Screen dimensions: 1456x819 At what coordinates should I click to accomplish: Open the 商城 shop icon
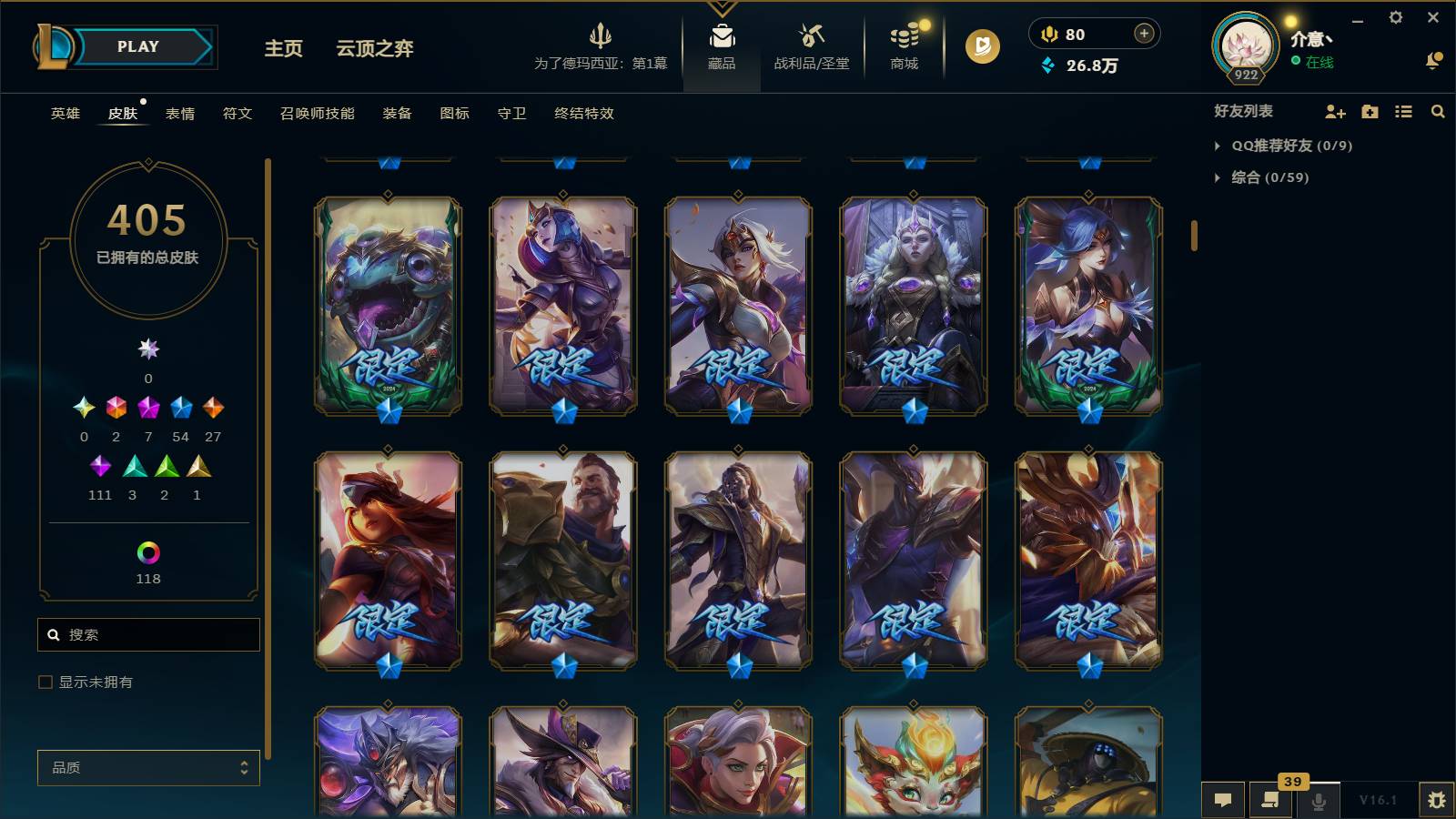click(x=902, y=38)
